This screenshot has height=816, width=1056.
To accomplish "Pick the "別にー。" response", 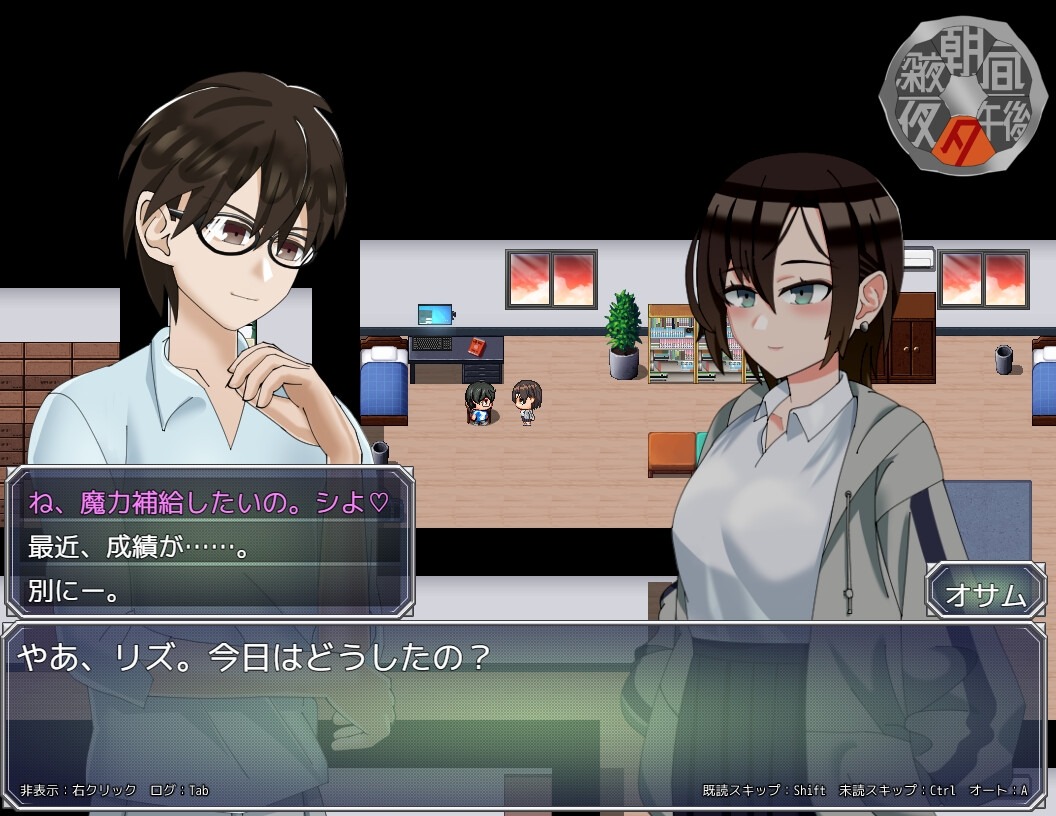I will point(75,591).
